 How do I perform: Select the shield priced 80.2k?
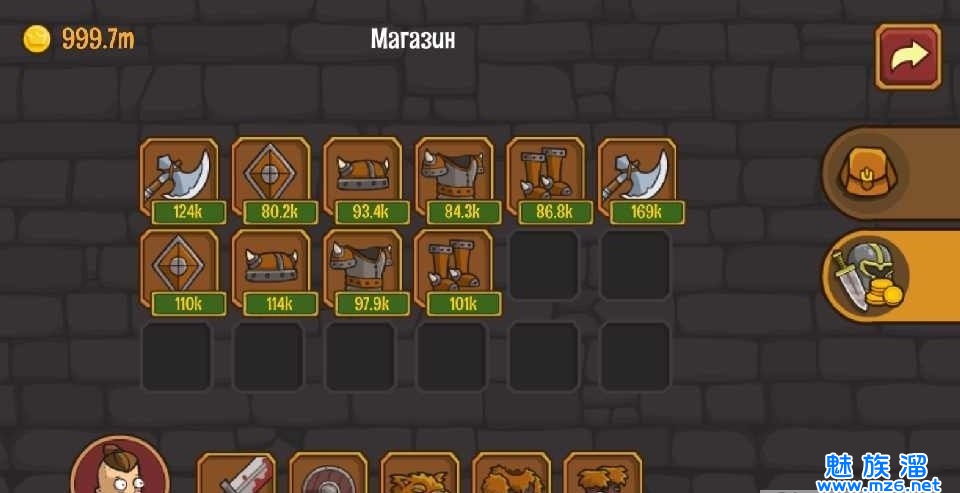pyautogui.click(x=271, y=178)
